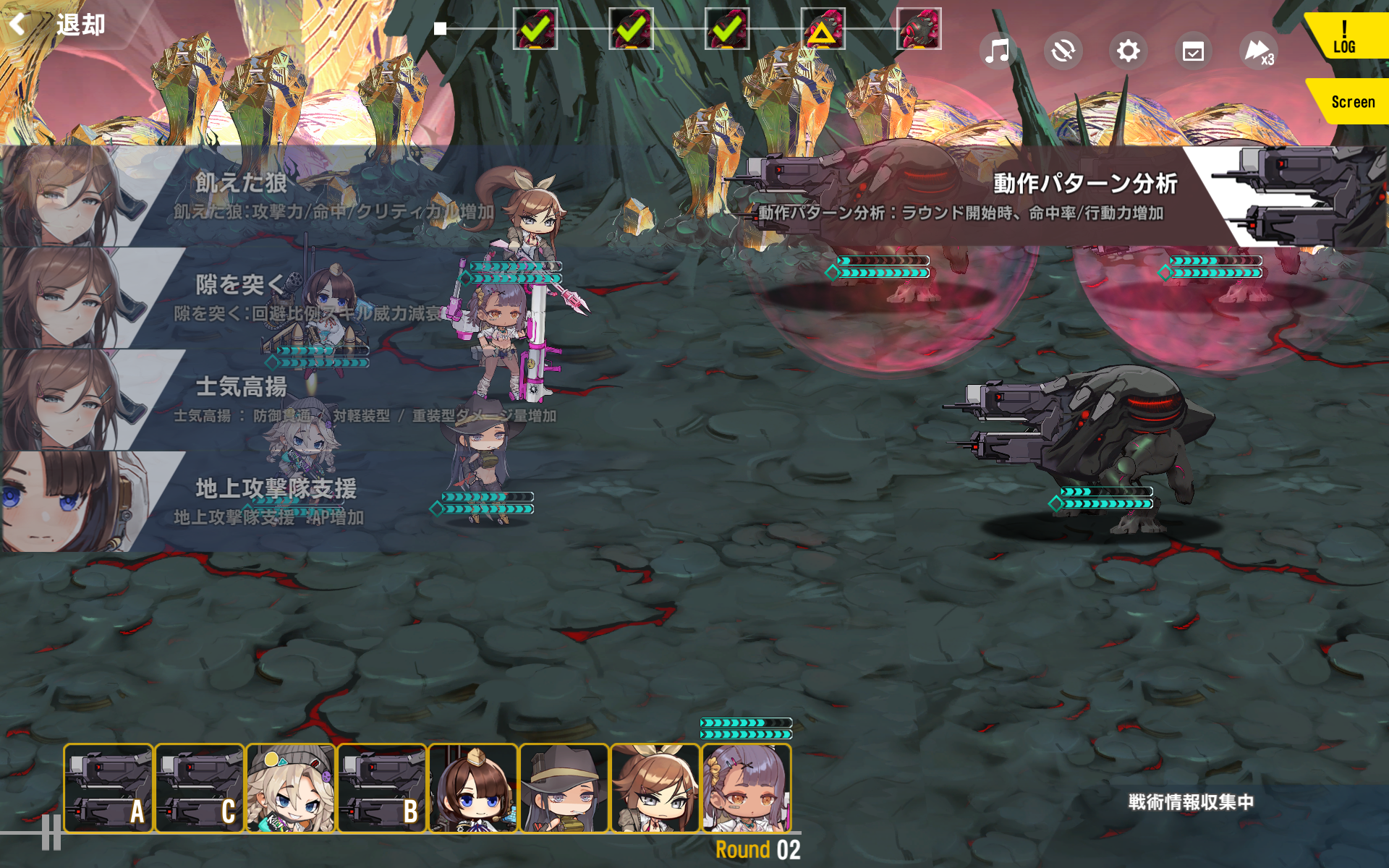Select the blonde beanie girl turn portrait
1389x868 pixels.
[291, 788]
